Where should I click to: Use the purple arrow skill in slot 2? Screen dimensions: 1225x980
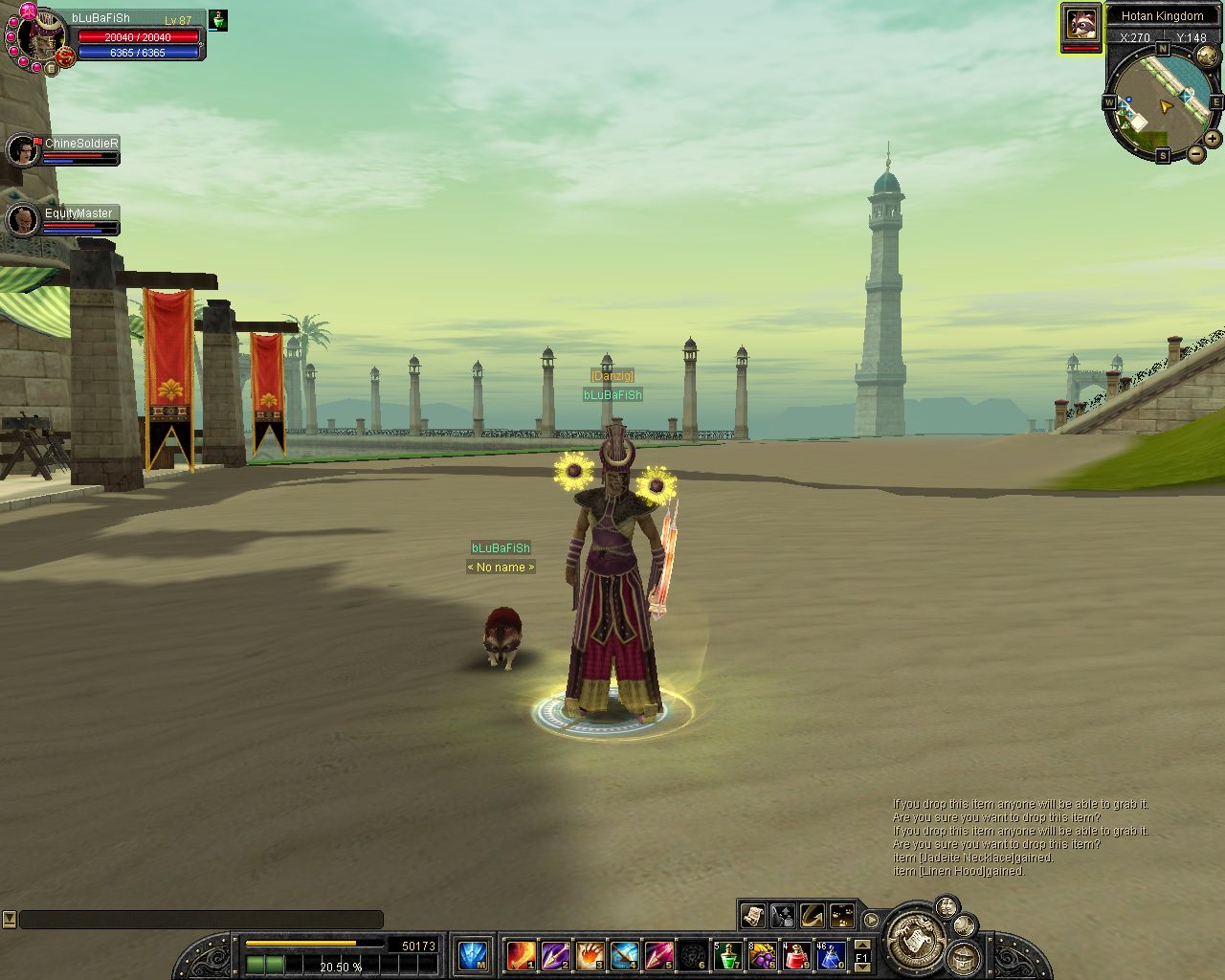pyautogui.click(x=555, y=955)
